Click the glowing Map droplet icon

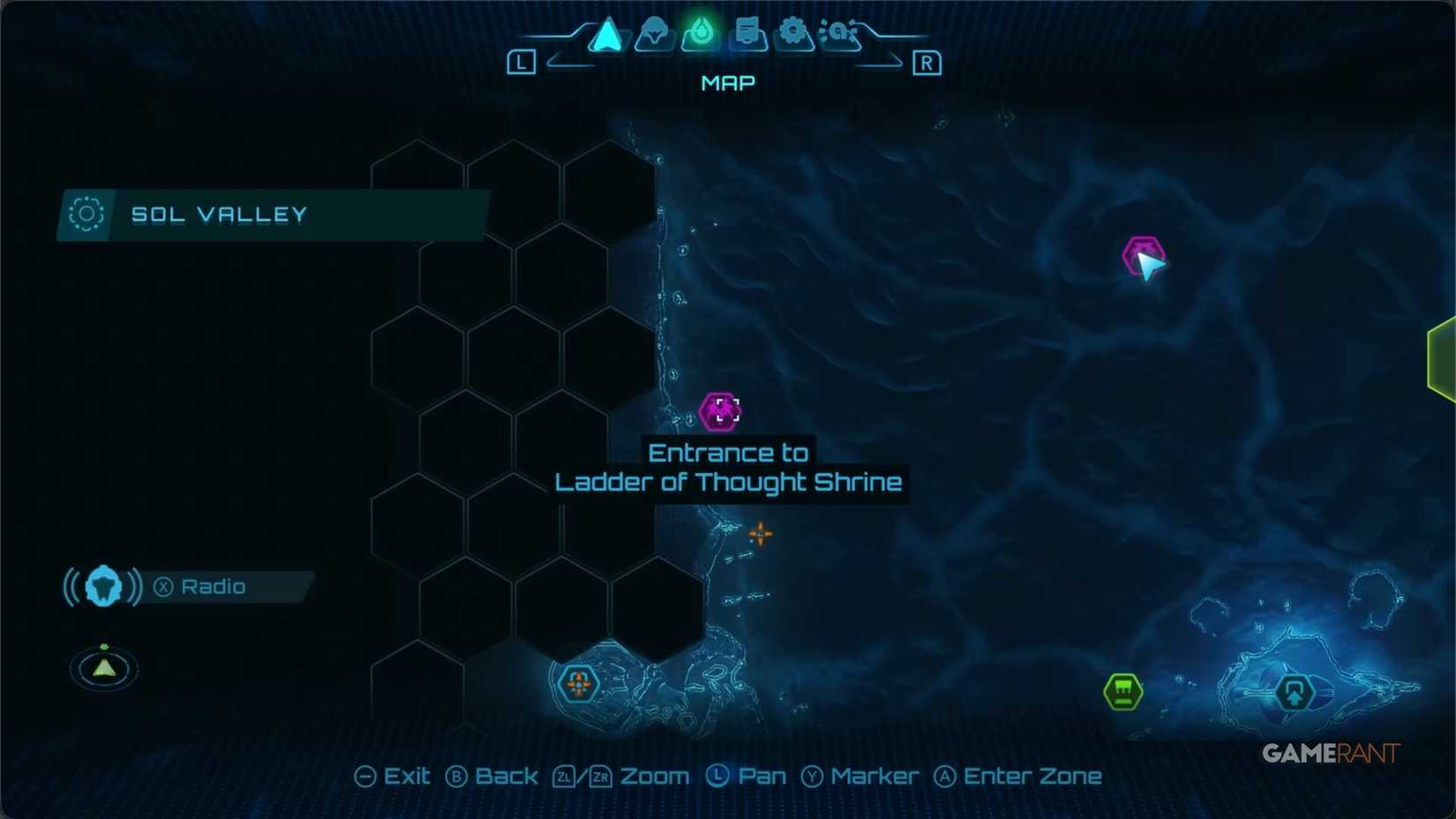coord(702,34)
